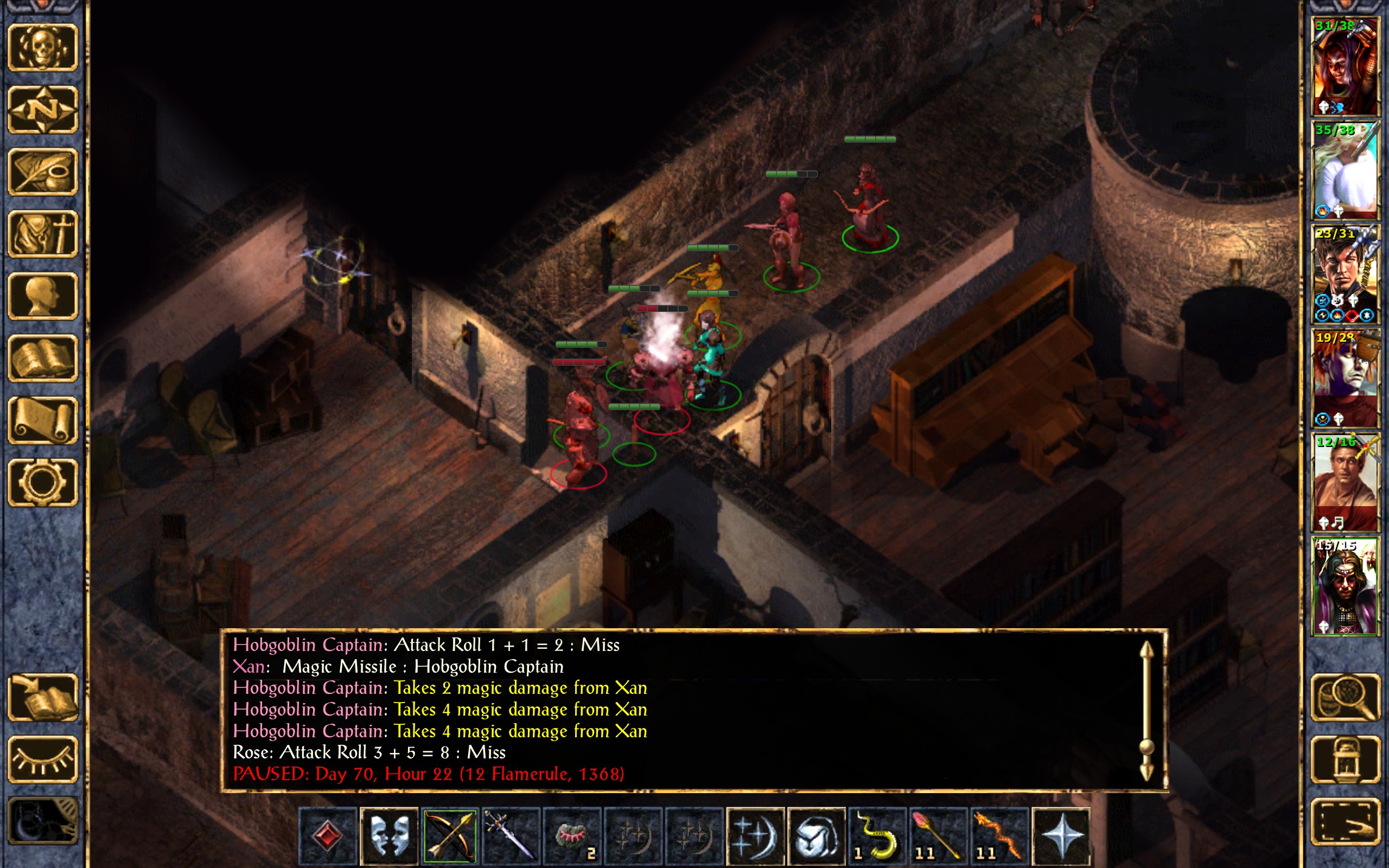Use the helmet item ability button

(816, 836)
